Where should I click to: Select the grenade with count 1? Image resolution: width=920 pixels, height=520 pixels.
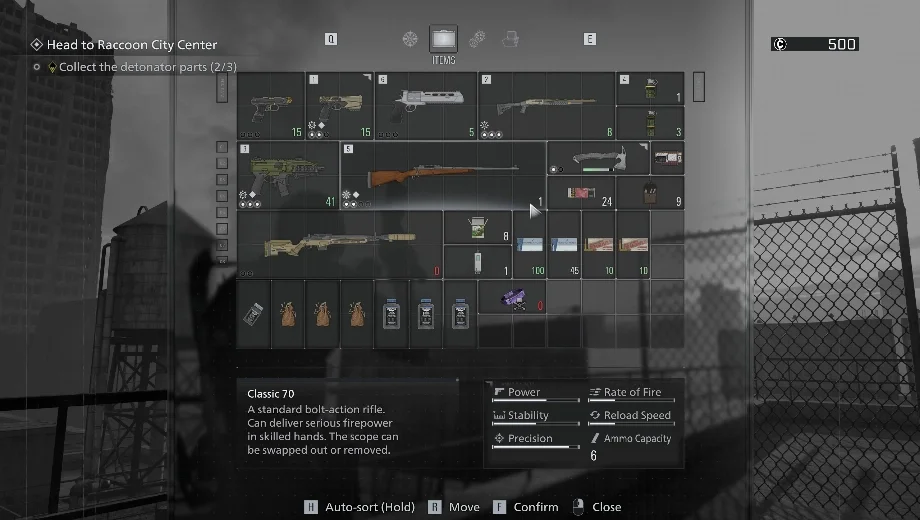point(649,88)
